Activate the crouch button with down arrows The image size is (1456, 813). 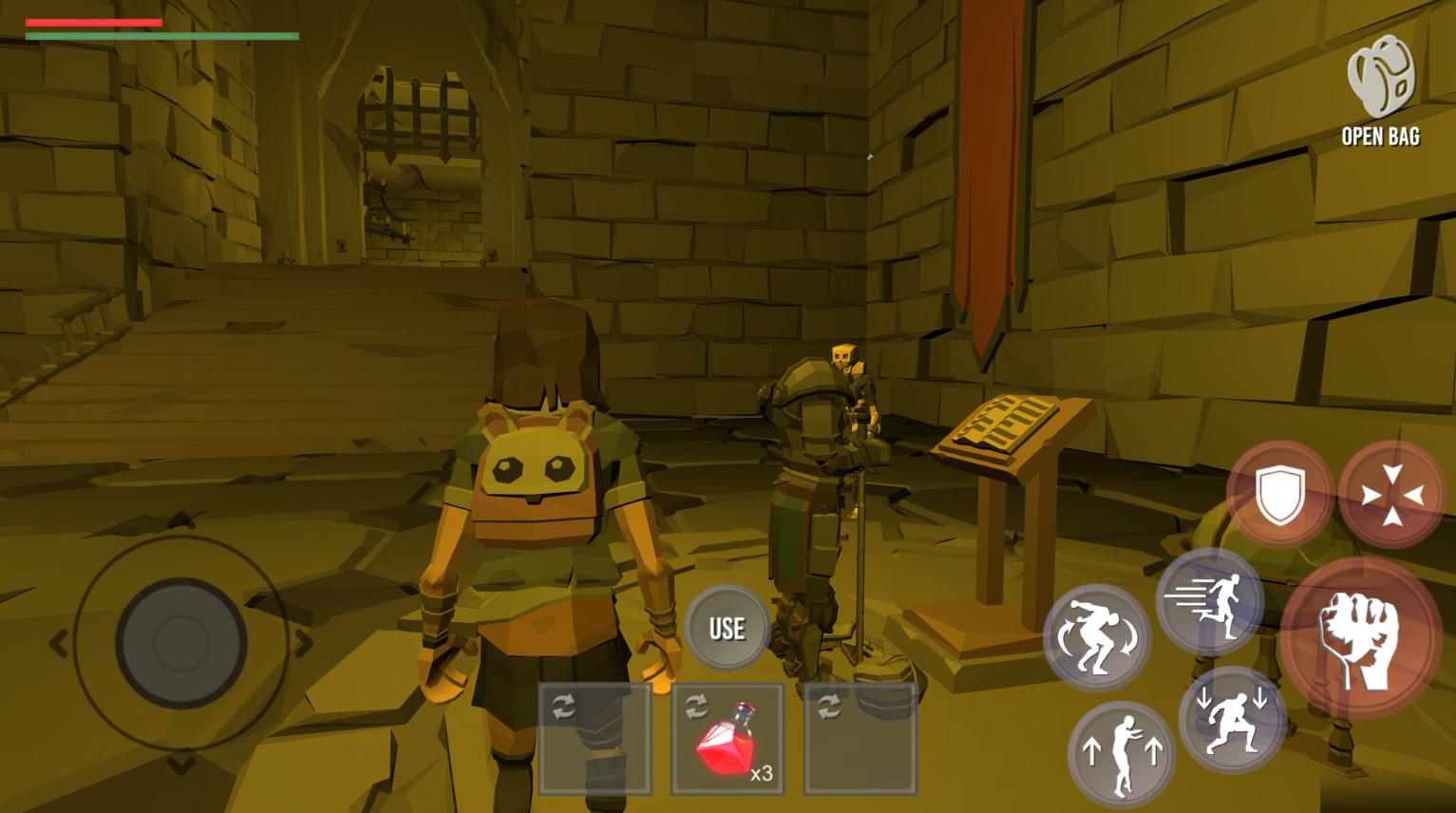1232,719
